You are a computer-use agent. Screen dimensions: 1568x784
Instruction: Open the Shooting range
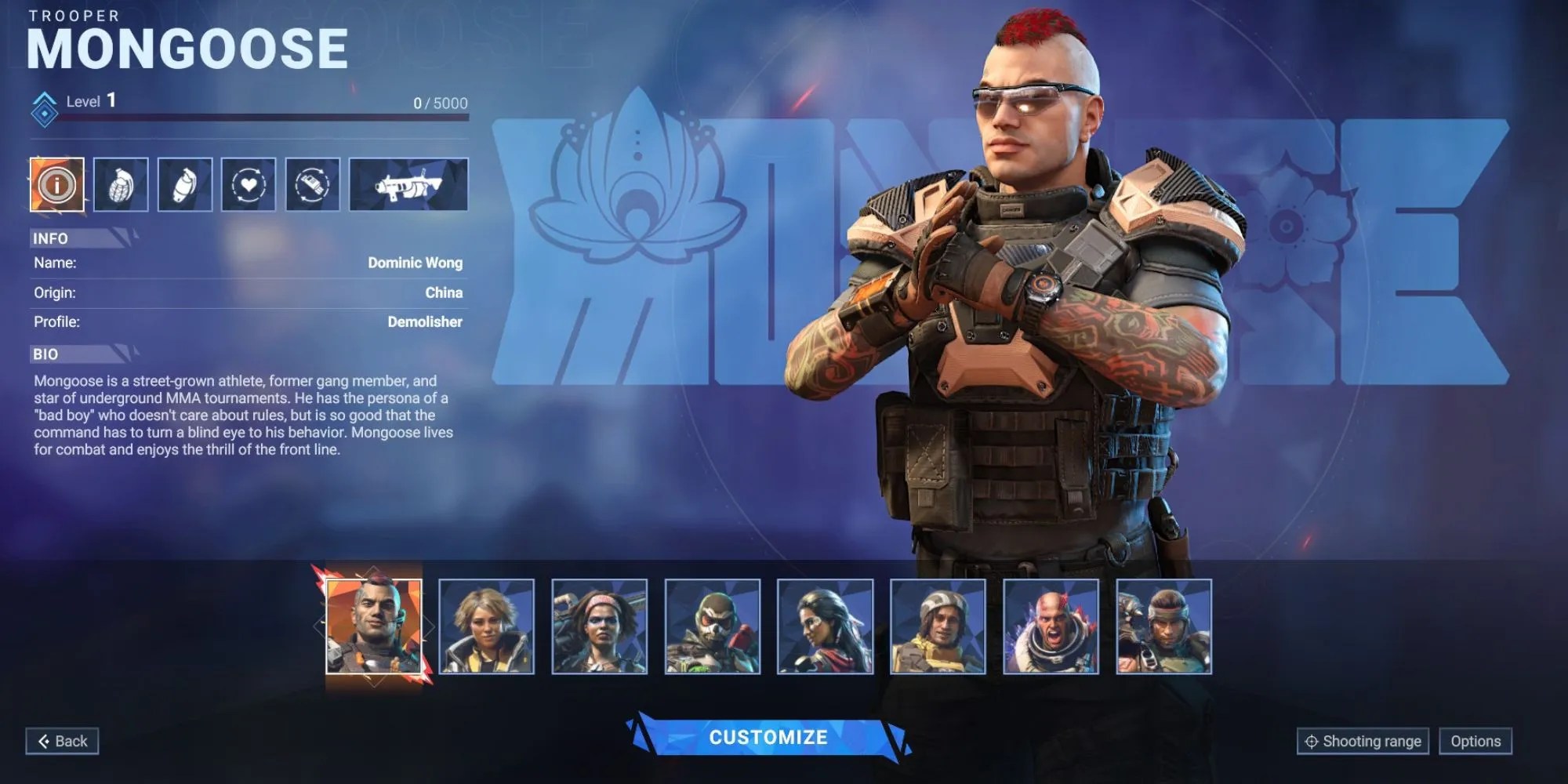(1364, 740)
